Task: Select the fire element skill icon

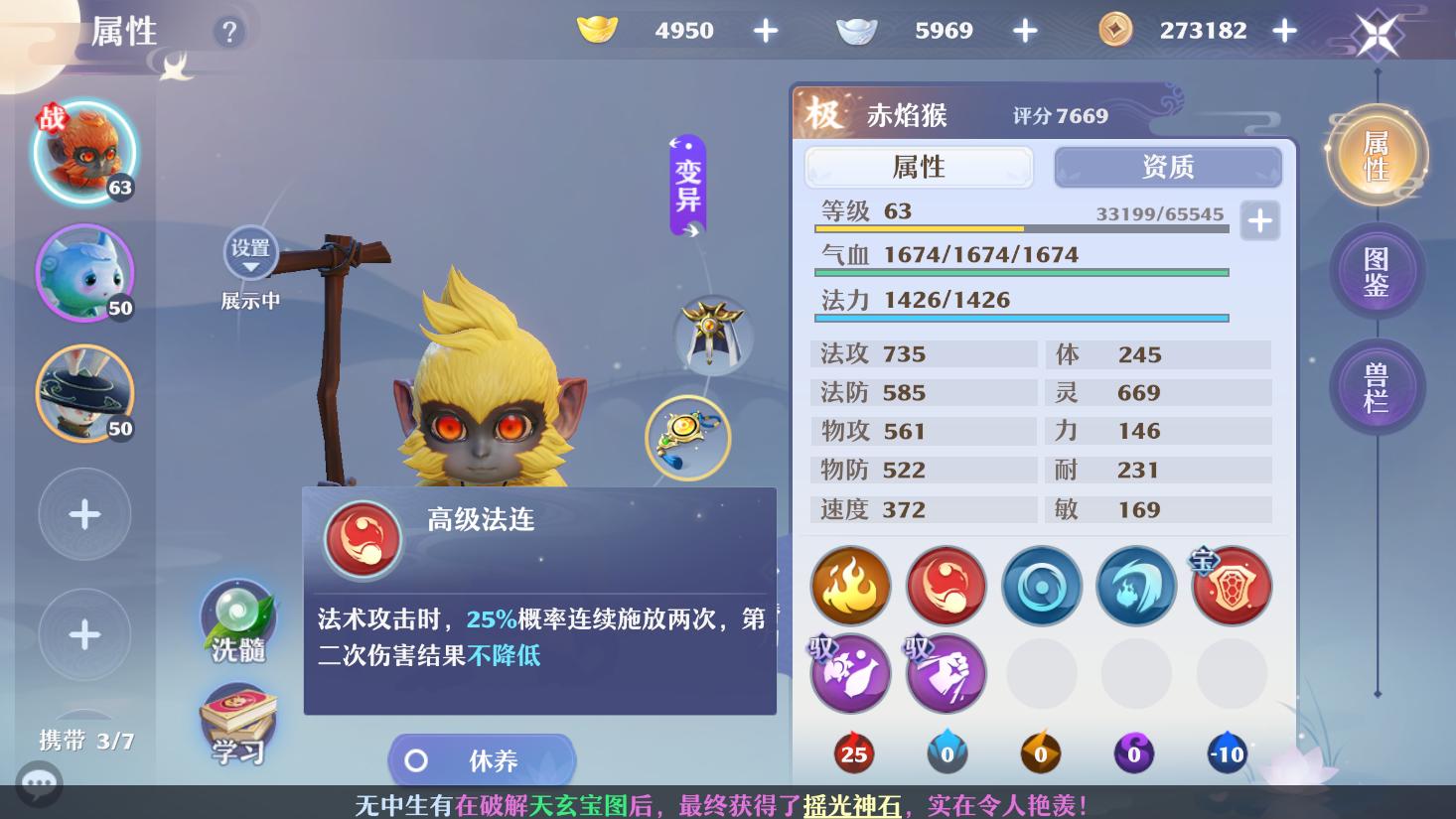Action: click(x=850, y=586)
